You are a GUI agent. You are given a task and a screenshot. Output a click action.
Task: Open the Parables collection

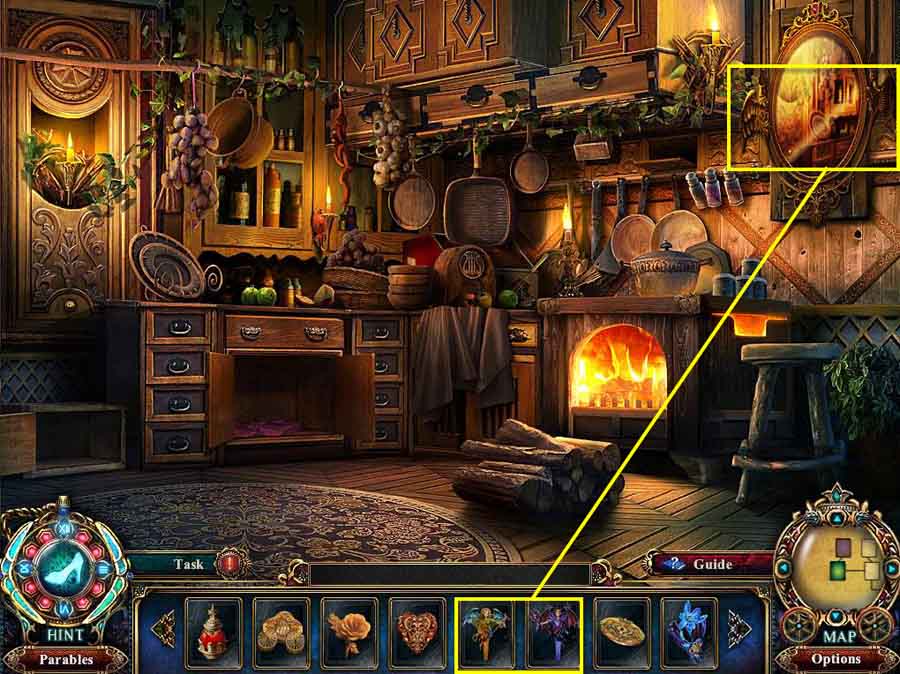(65, 659)
